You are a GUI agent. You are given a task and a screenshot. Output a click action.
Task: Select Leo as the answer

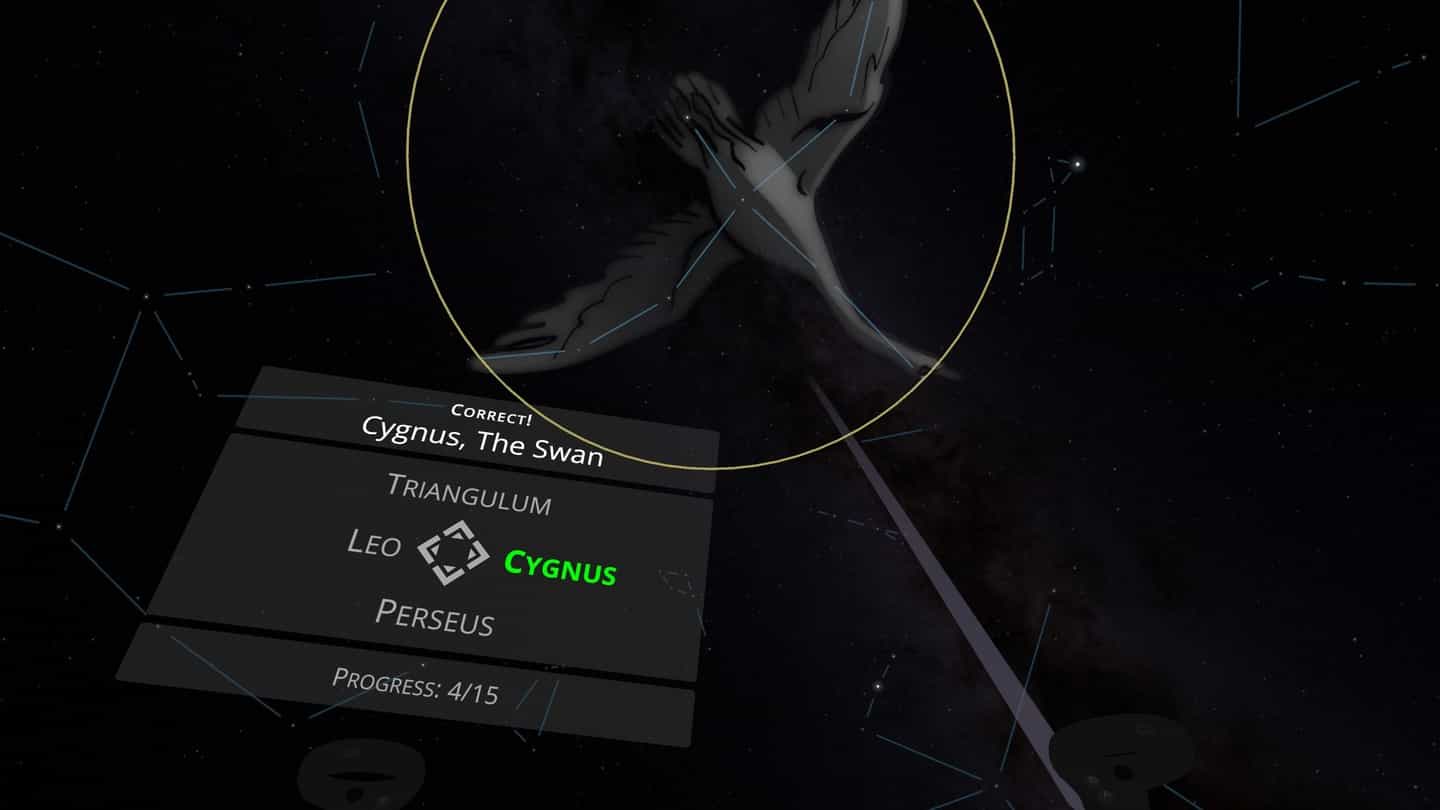tap(374, 544)
